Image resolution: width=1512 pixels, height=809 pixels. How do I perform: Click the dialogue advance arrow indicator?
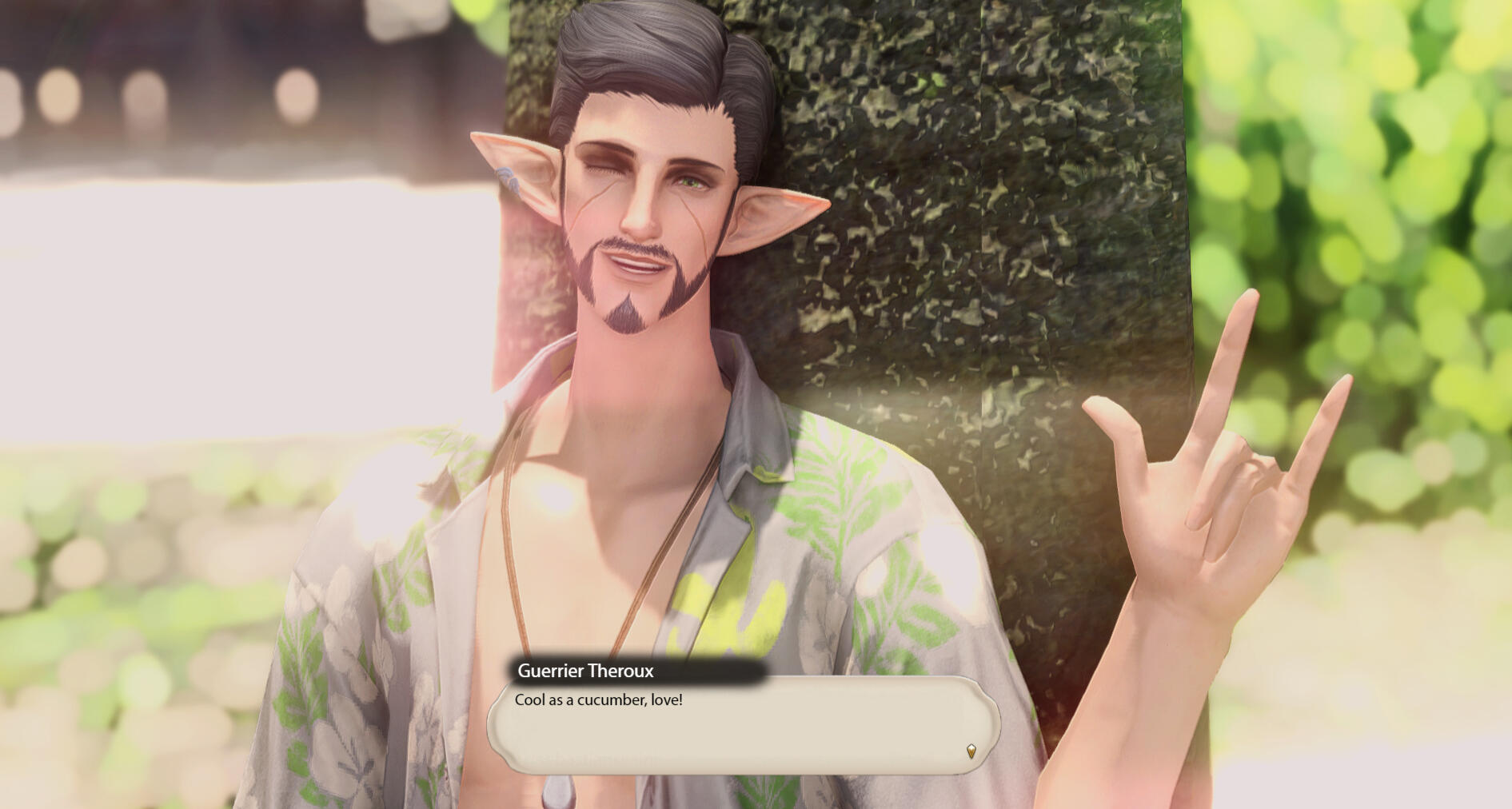(971, 751)
